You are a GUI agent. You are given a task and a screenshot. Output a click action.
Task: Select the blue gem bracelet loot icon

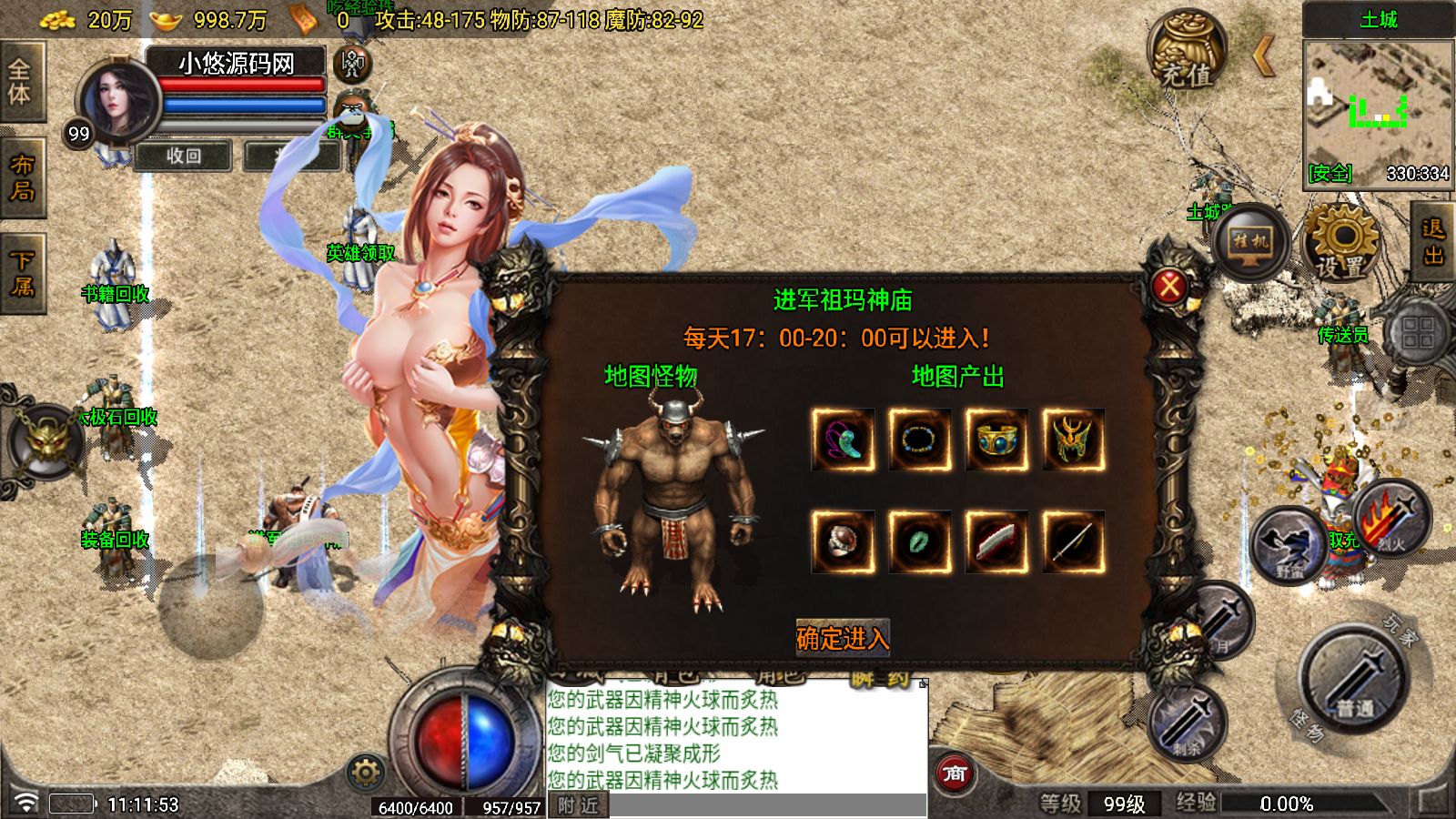[996, 440]
